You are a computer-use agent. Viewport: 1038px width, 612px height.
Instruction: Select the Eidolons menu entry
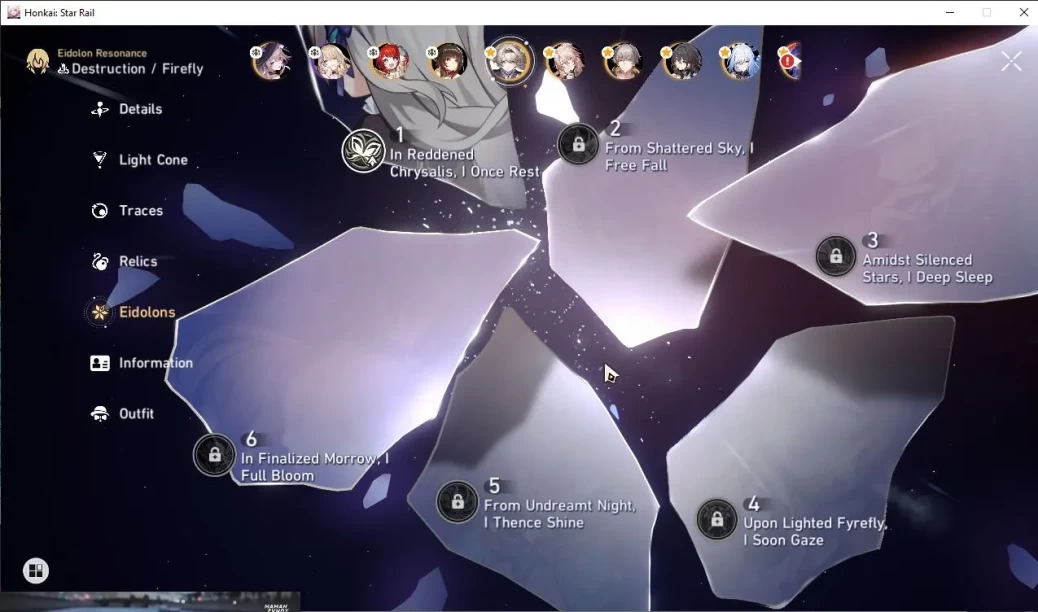coord(146,312)
